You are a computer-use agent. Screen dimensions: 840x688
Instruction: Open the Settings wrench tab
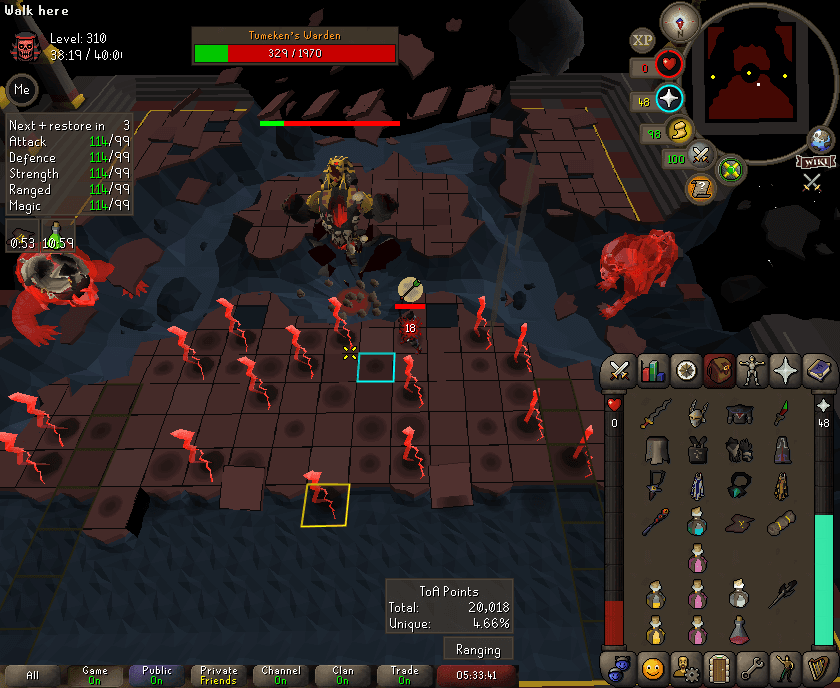pyautogui.click(x=753, y=666)
